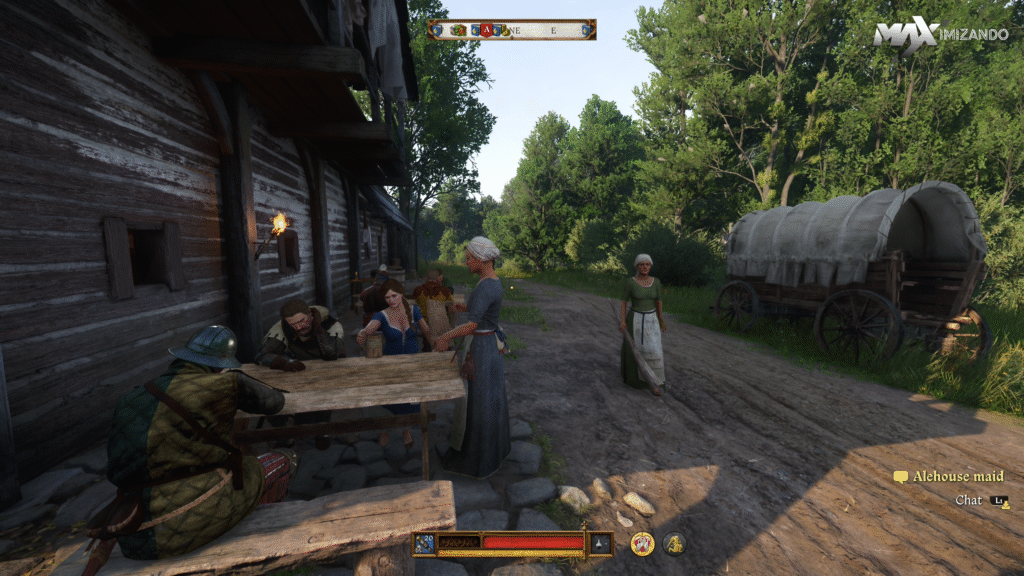Select the red A quest marker on compass
Image resolution: width=1024 pixels, height=576 pixels.
(x=487, y=30)
